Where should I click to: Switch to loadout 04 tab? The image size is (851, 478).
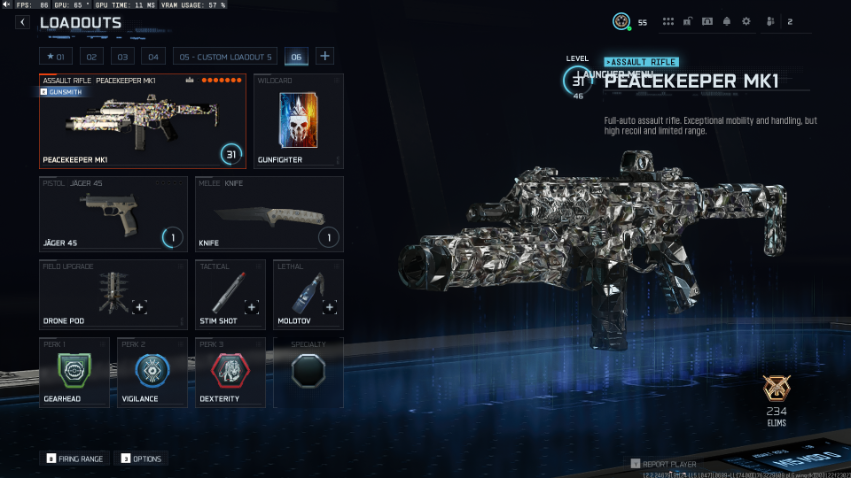click(153, 56)
